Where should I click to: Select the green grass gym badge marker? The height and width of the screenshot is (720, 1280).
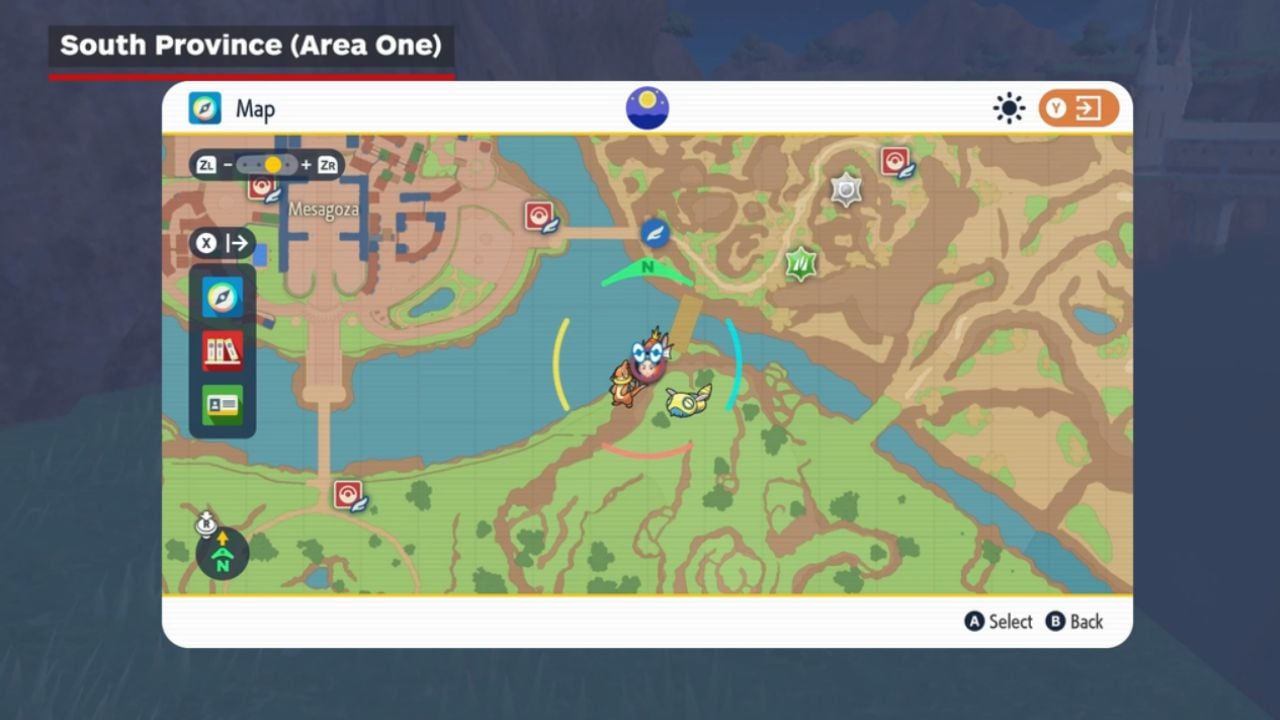800,264
